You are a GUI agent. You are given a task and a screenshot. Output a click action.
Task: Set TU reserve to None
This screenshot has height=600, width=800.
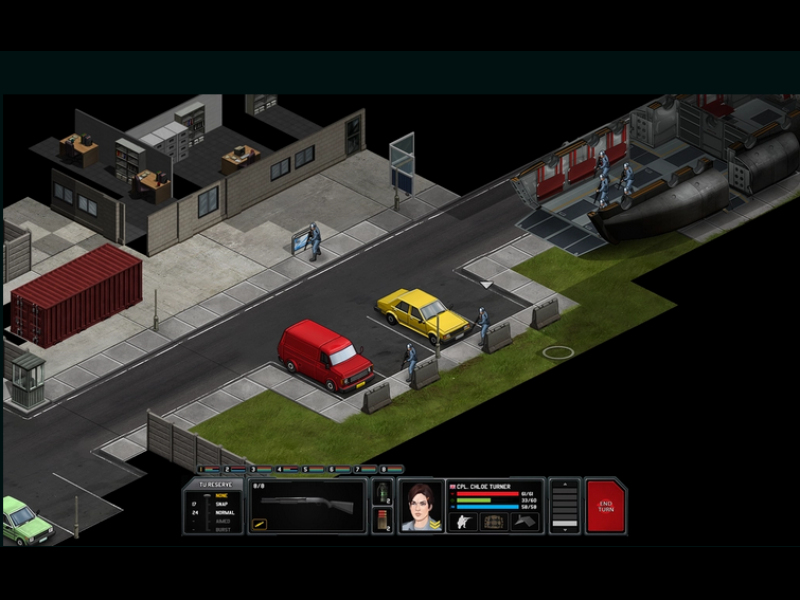(x=222, y=495)
